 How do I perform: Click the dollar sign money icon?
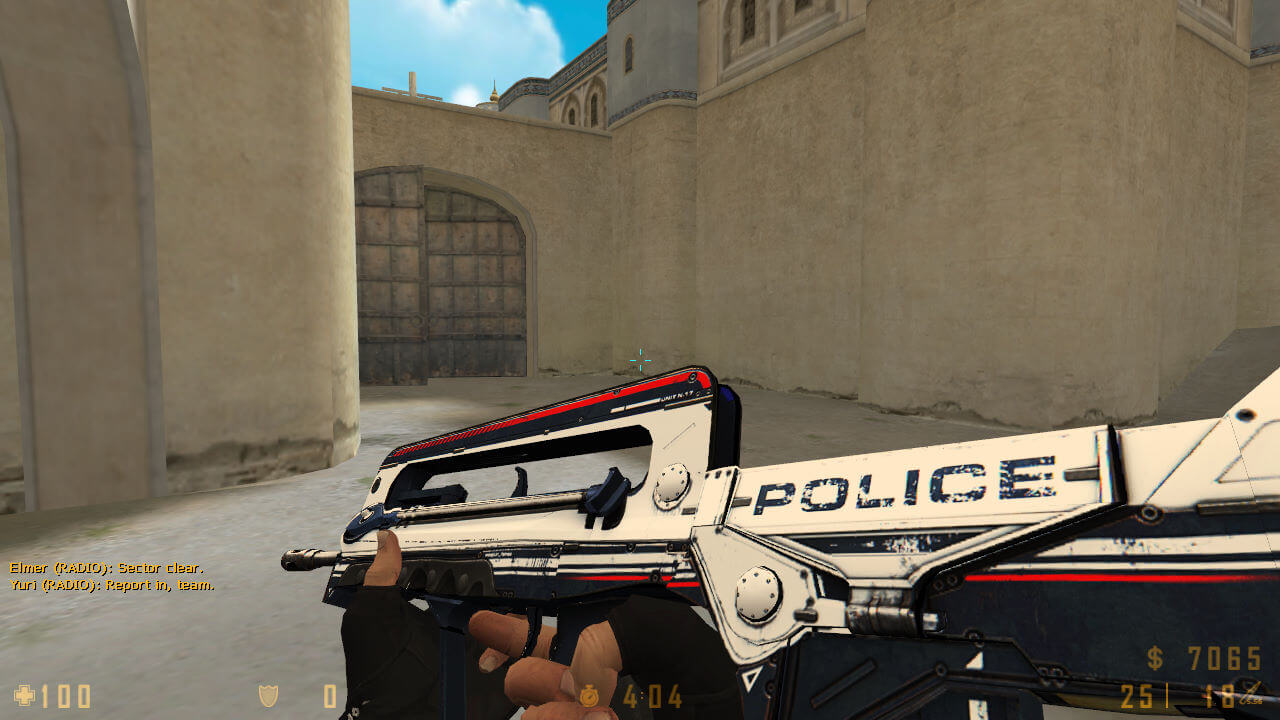[1157, 658]
